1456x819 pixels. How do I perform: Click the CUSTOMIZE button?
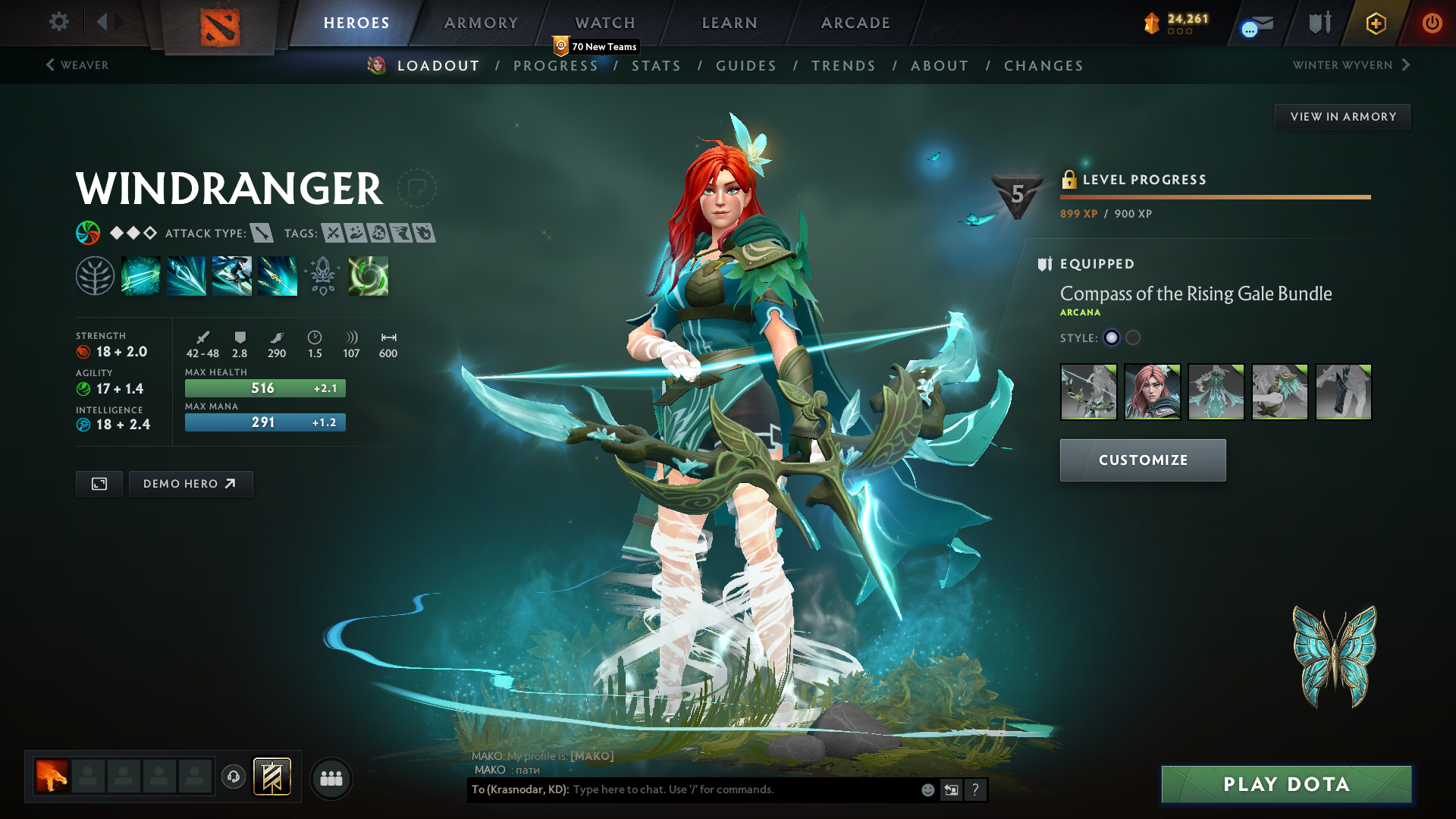click(x=1142, y=460)
